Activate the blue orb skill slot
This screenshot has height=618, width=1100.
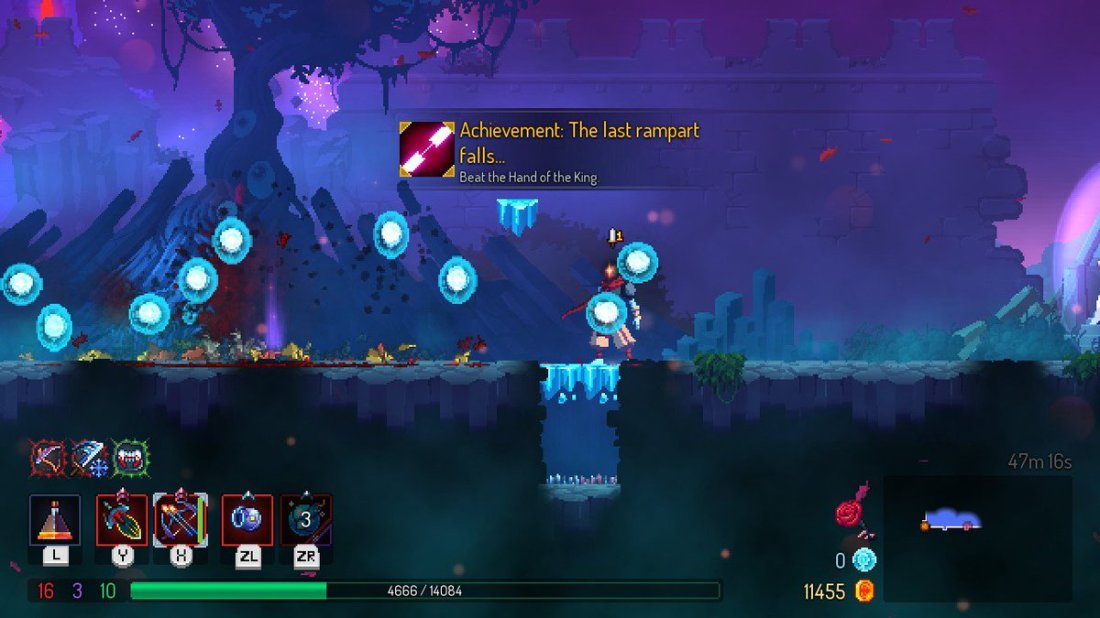[247, 520]
